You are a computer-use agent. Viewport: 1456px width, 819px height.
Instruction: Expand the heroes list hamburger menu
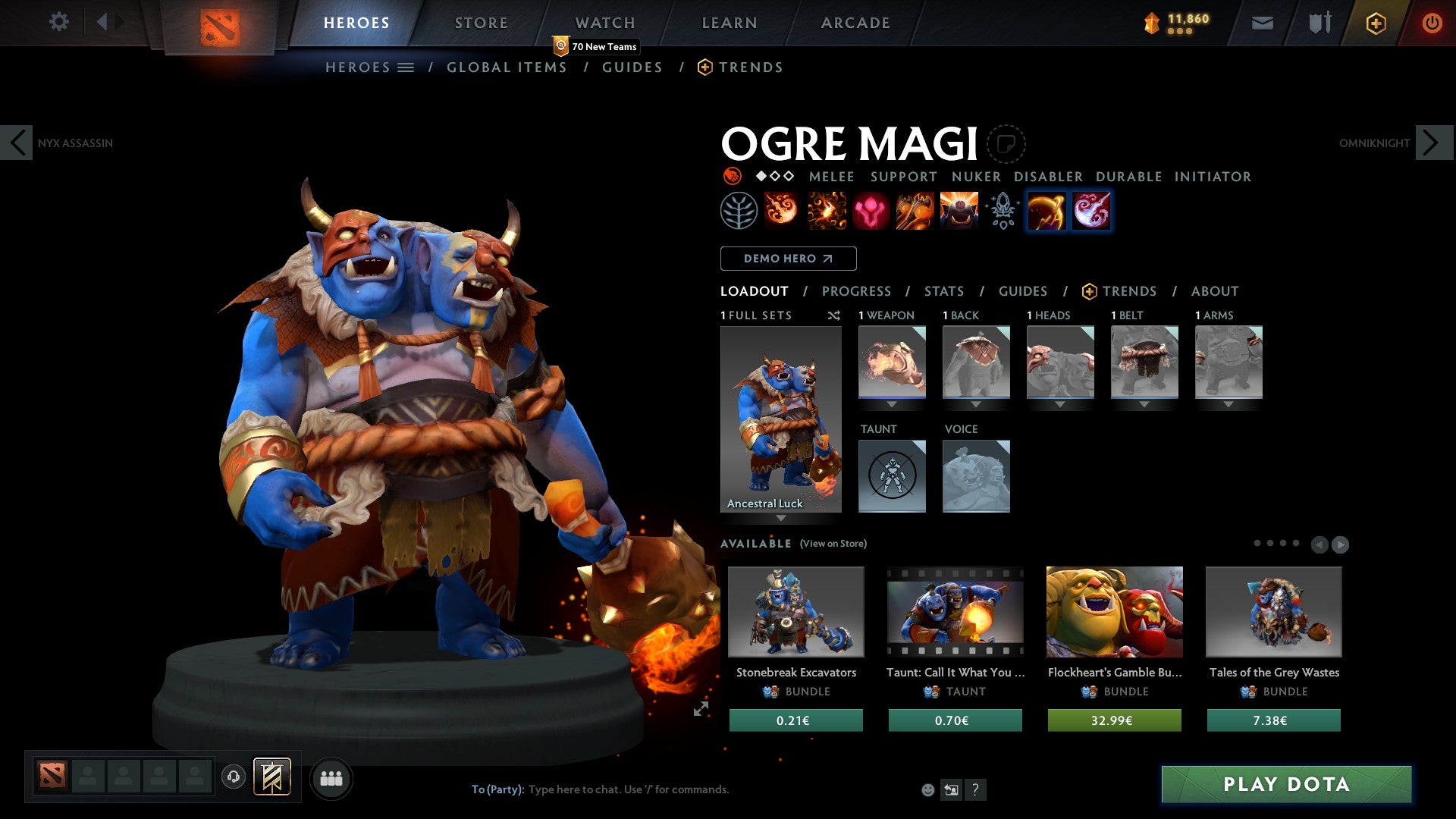click(406, 67)
